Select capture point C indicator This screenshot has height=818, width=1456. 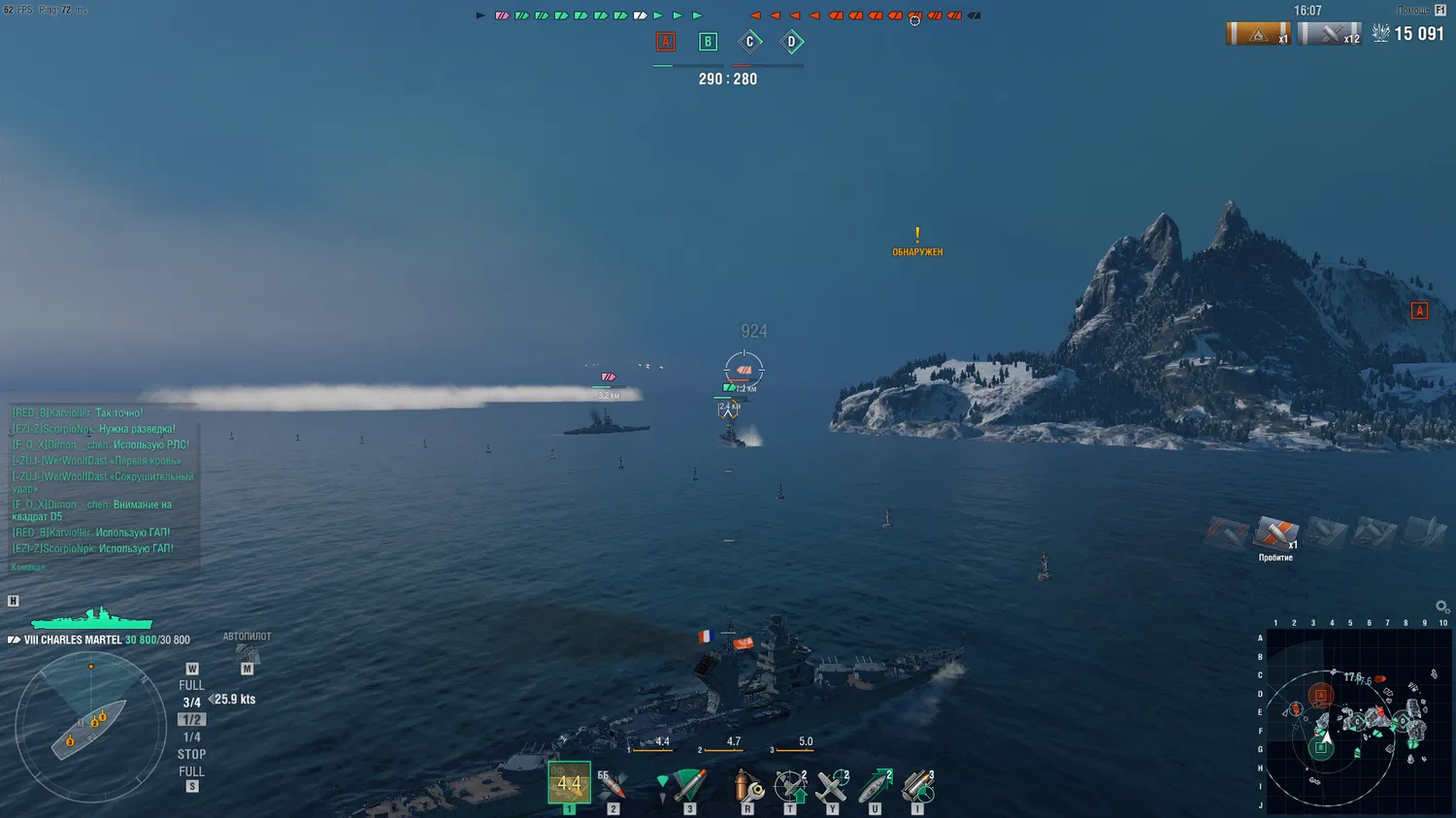749,42
